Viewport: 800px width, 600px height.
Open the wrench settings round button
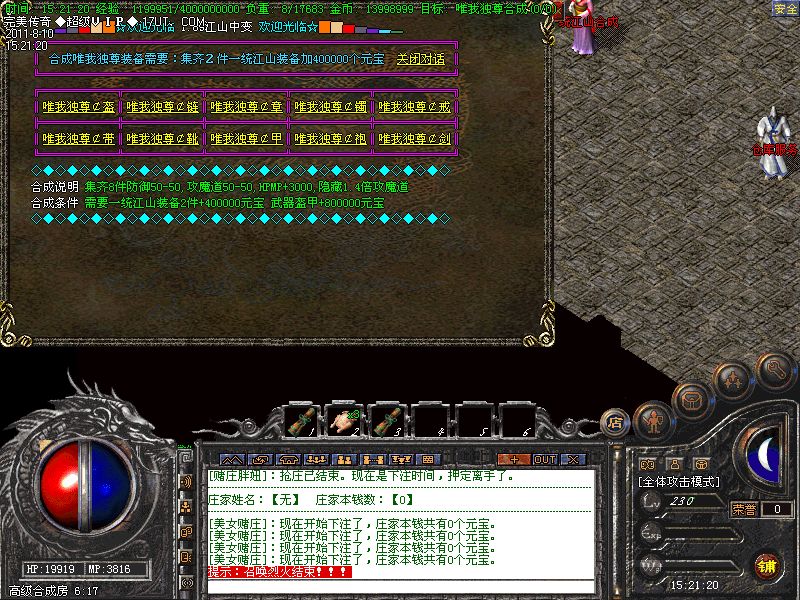[x=774, y=369]
